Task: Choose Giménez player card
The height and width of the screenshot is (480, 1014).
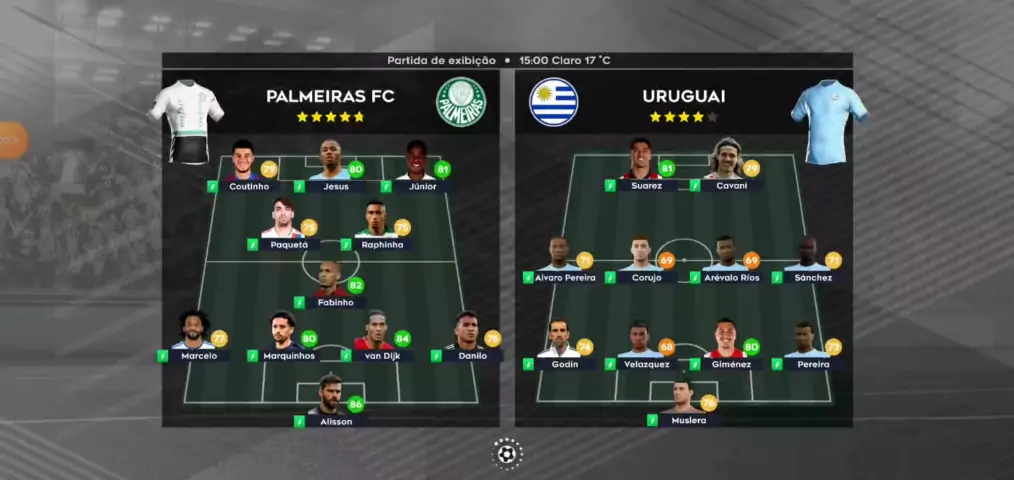Action: 730,347
